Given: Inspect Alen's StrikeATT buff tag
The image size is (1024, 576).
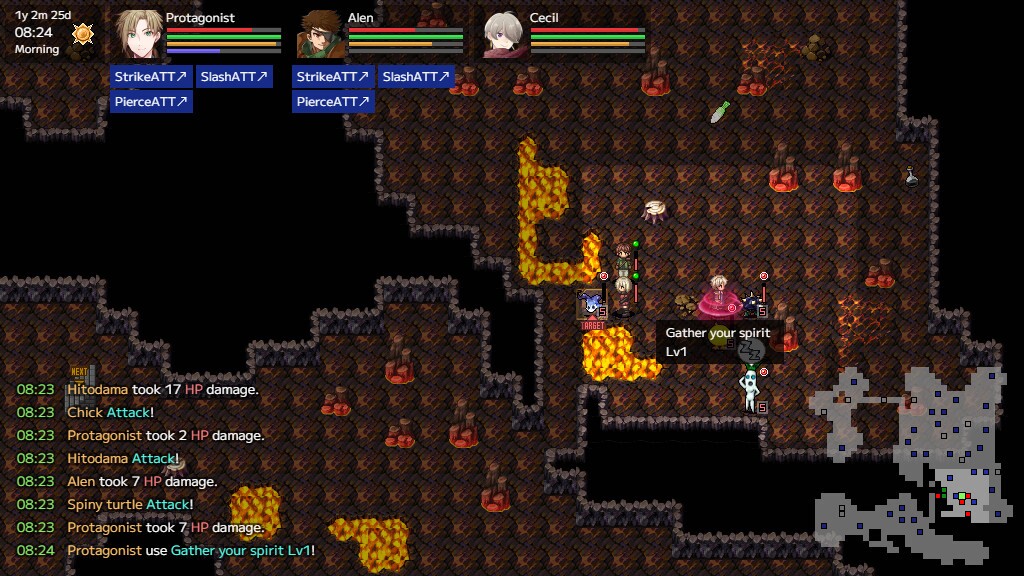Looking at the screenshot, I should (x=333, y=77).
